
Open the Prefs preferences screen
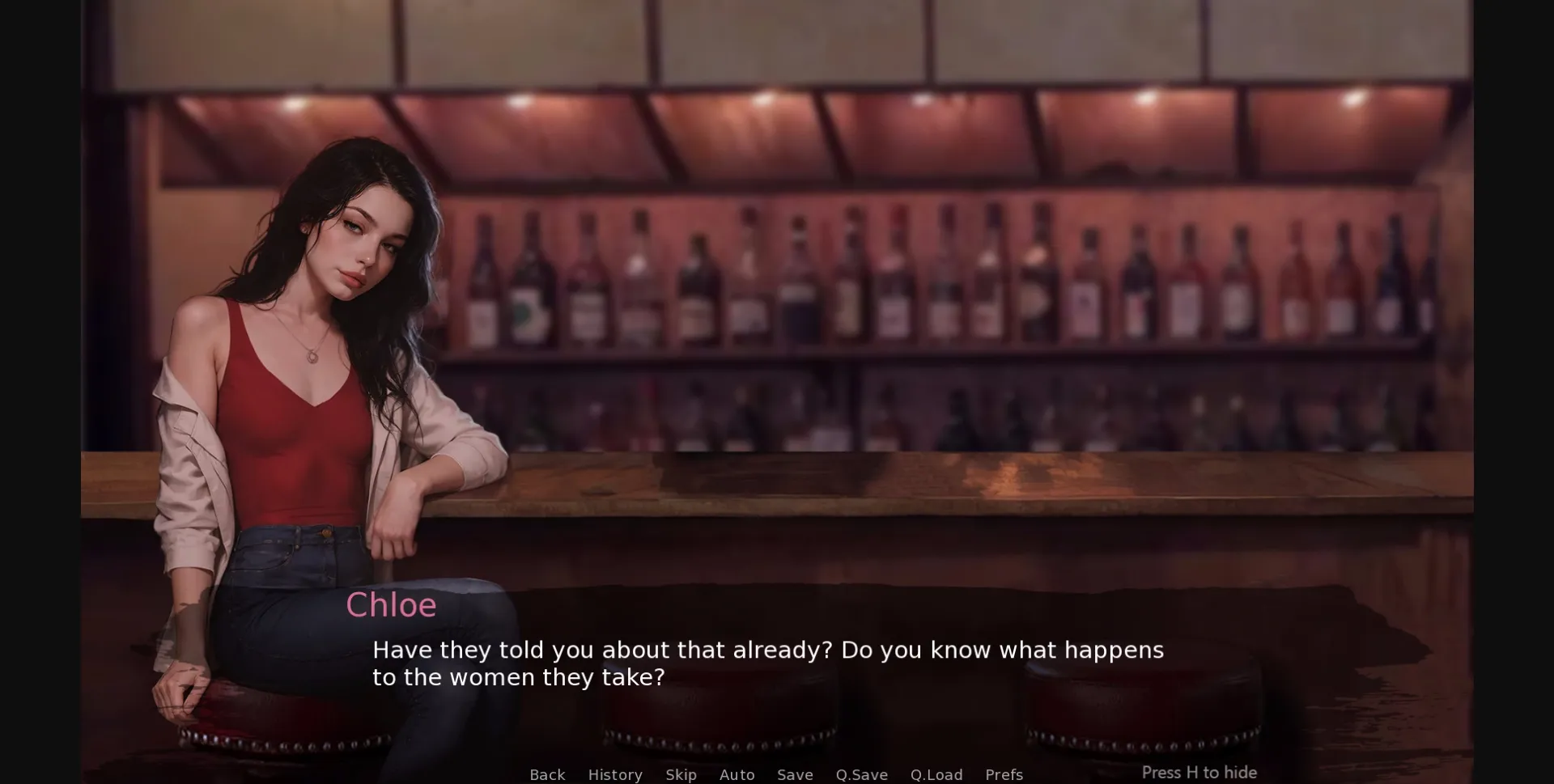[1004, 774]
